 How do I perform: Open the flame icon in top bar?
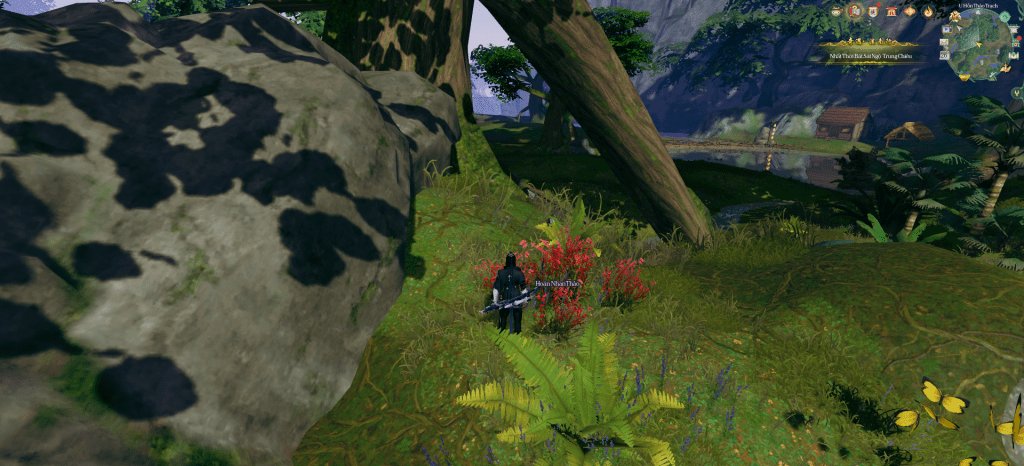point(927,11)
